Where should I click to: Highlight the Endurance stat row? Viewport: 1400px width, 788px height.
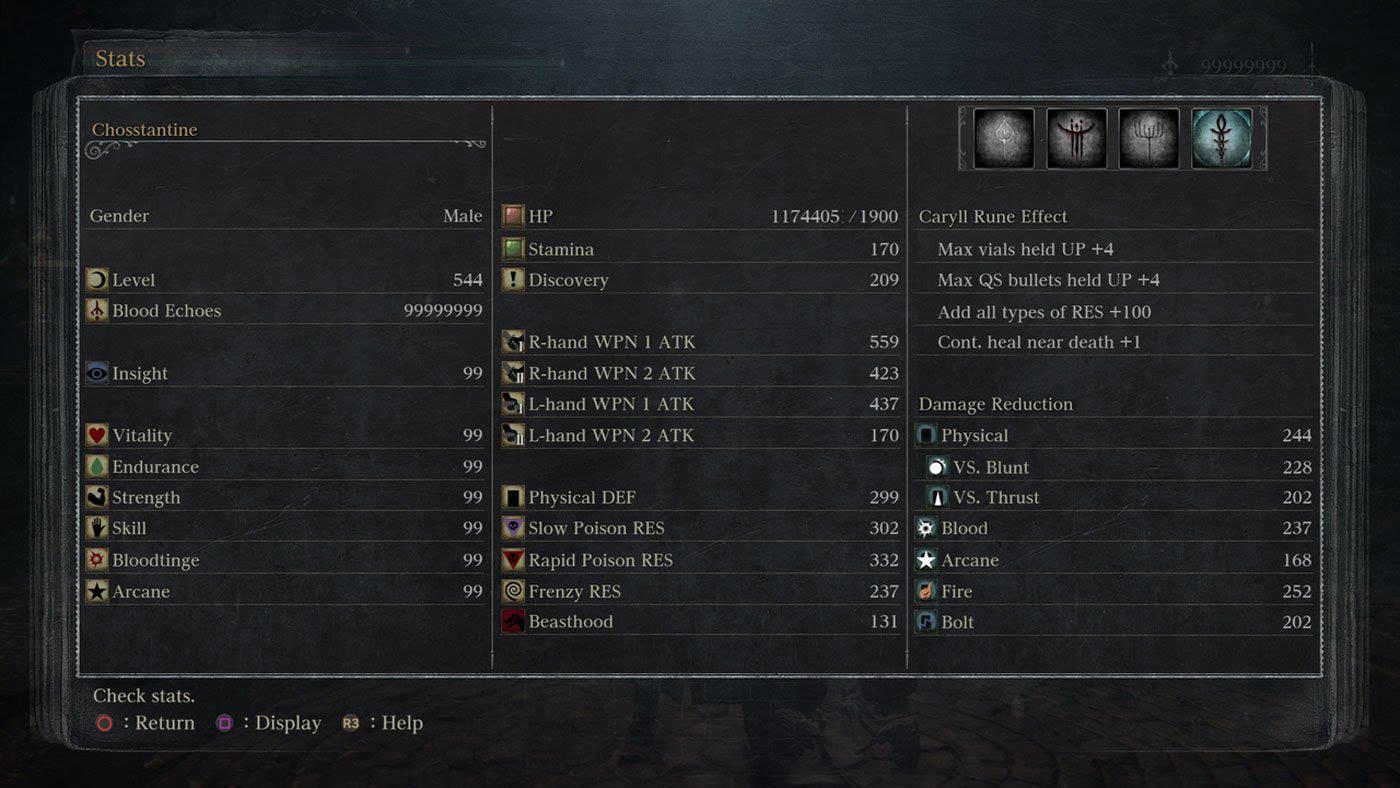click(285, 467)
